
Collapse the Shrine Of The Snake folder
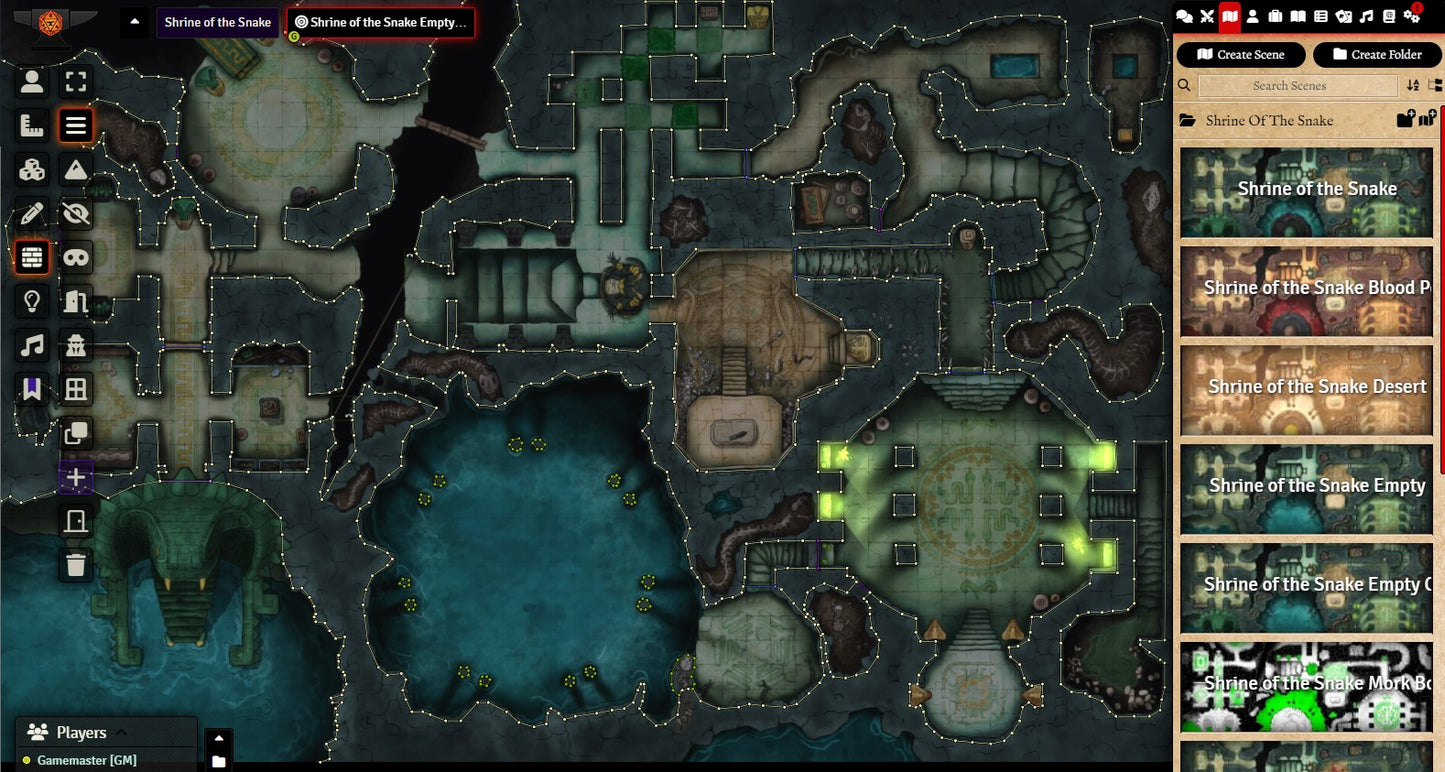point(1268,121)
